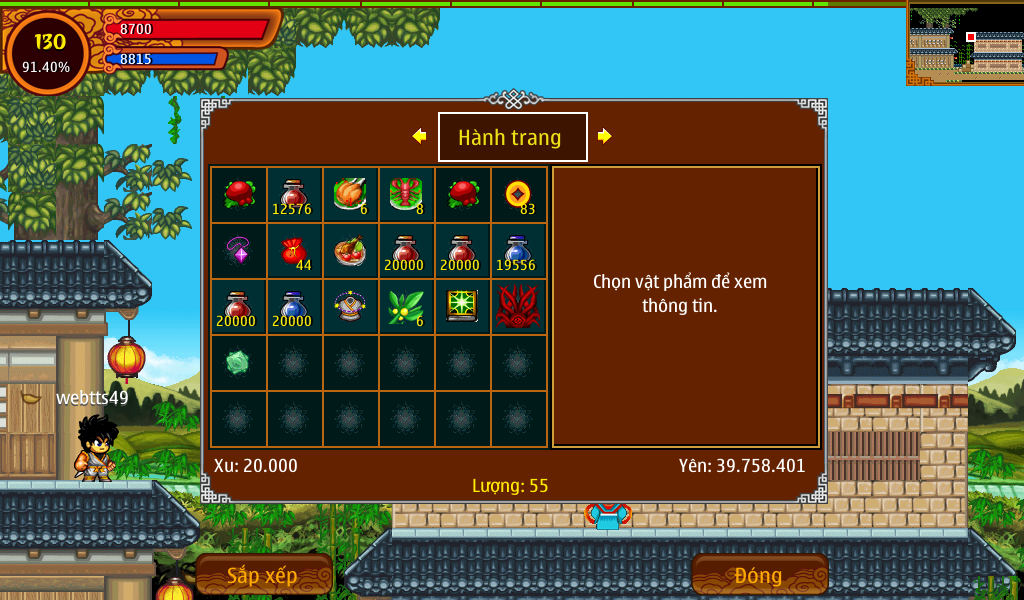Select the Hành trang tab title
This screenshot has height=600, width=1024.
tap(512, 137)
